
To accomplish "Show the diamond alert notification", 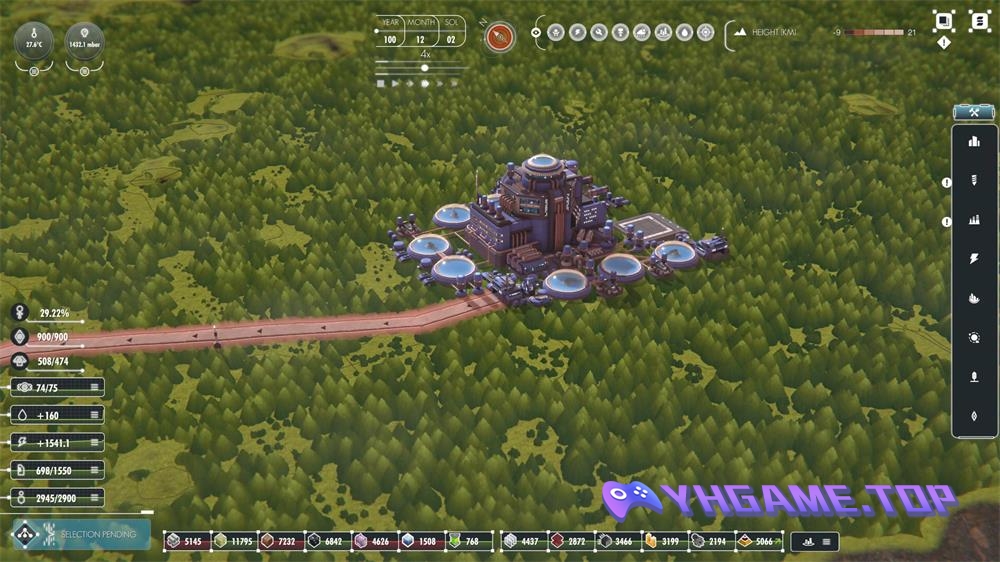I will tap(943, 43).
